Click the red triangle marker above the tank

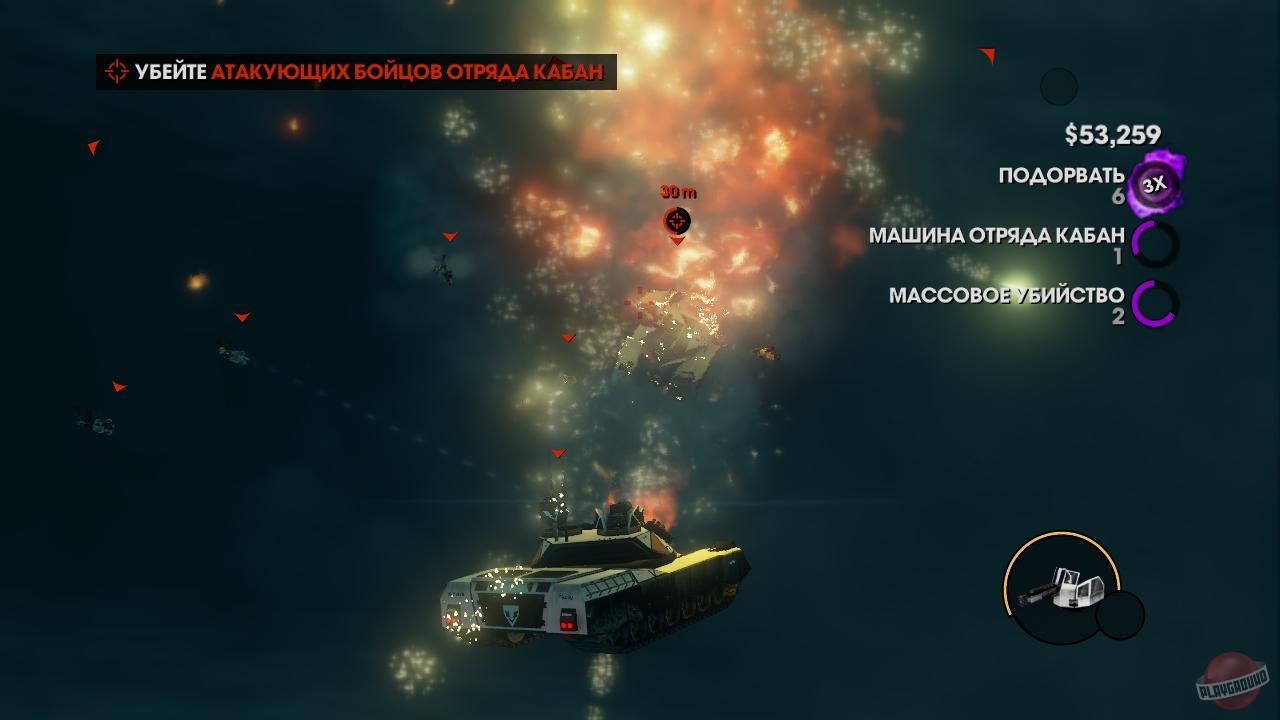click(x=557, y=453)
